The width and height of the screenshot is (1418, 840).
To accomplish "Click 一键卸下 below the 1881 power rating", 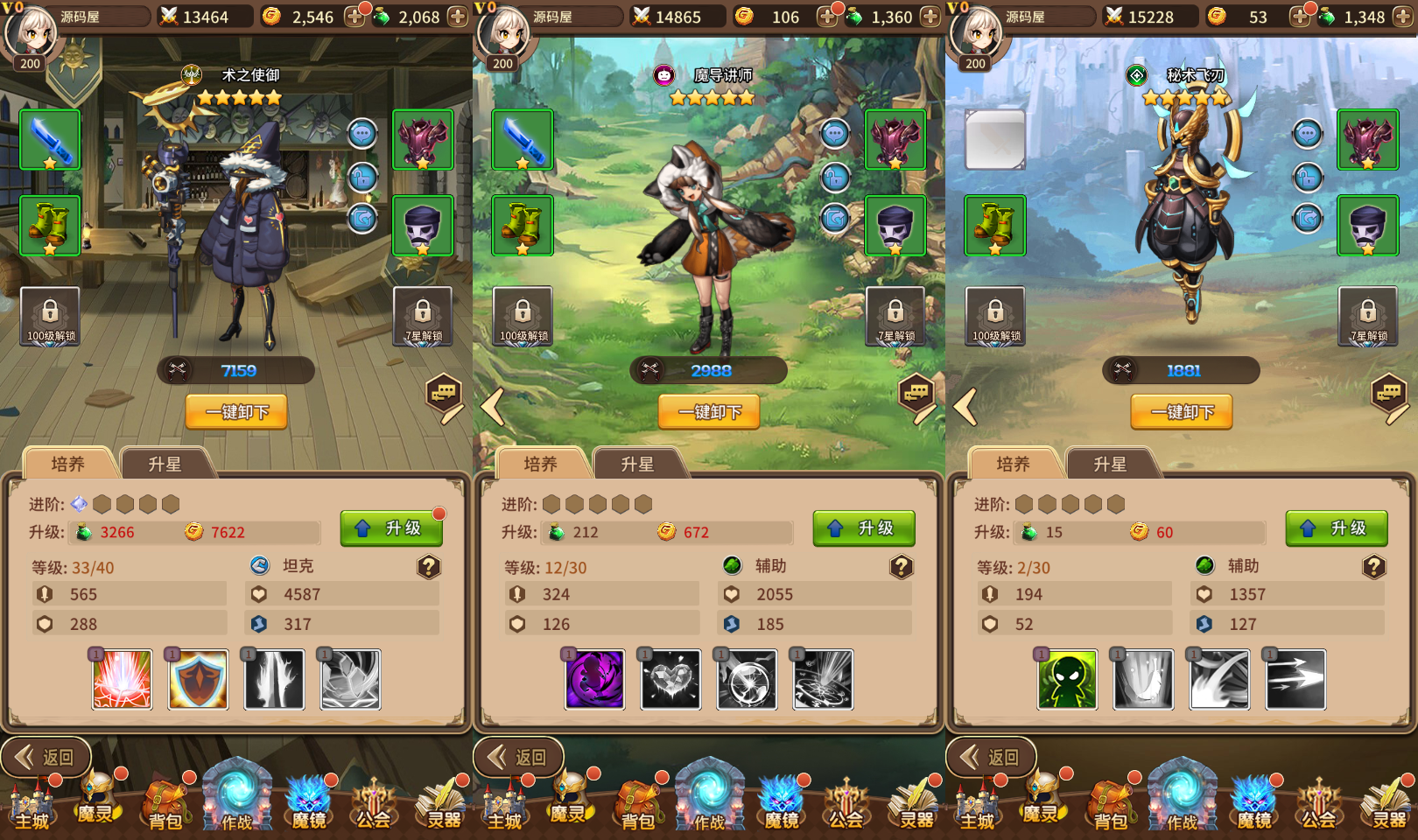I will pyautogui.click(x=1182, y=412).
